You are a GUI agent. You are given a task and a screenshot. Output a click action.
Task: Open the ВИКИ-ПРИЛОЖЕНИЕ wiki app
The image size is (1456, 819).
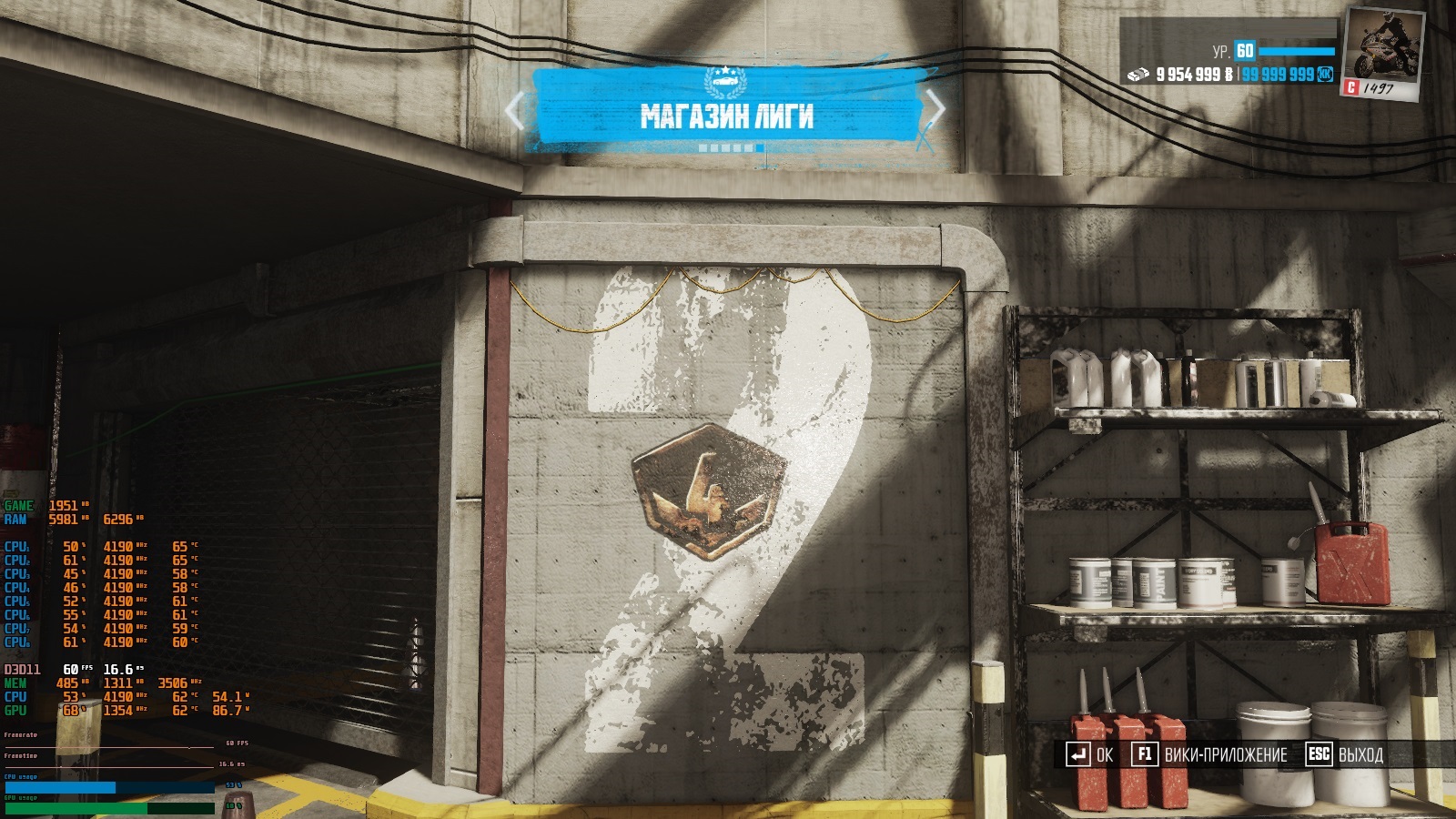click(x=1210, y=754)
